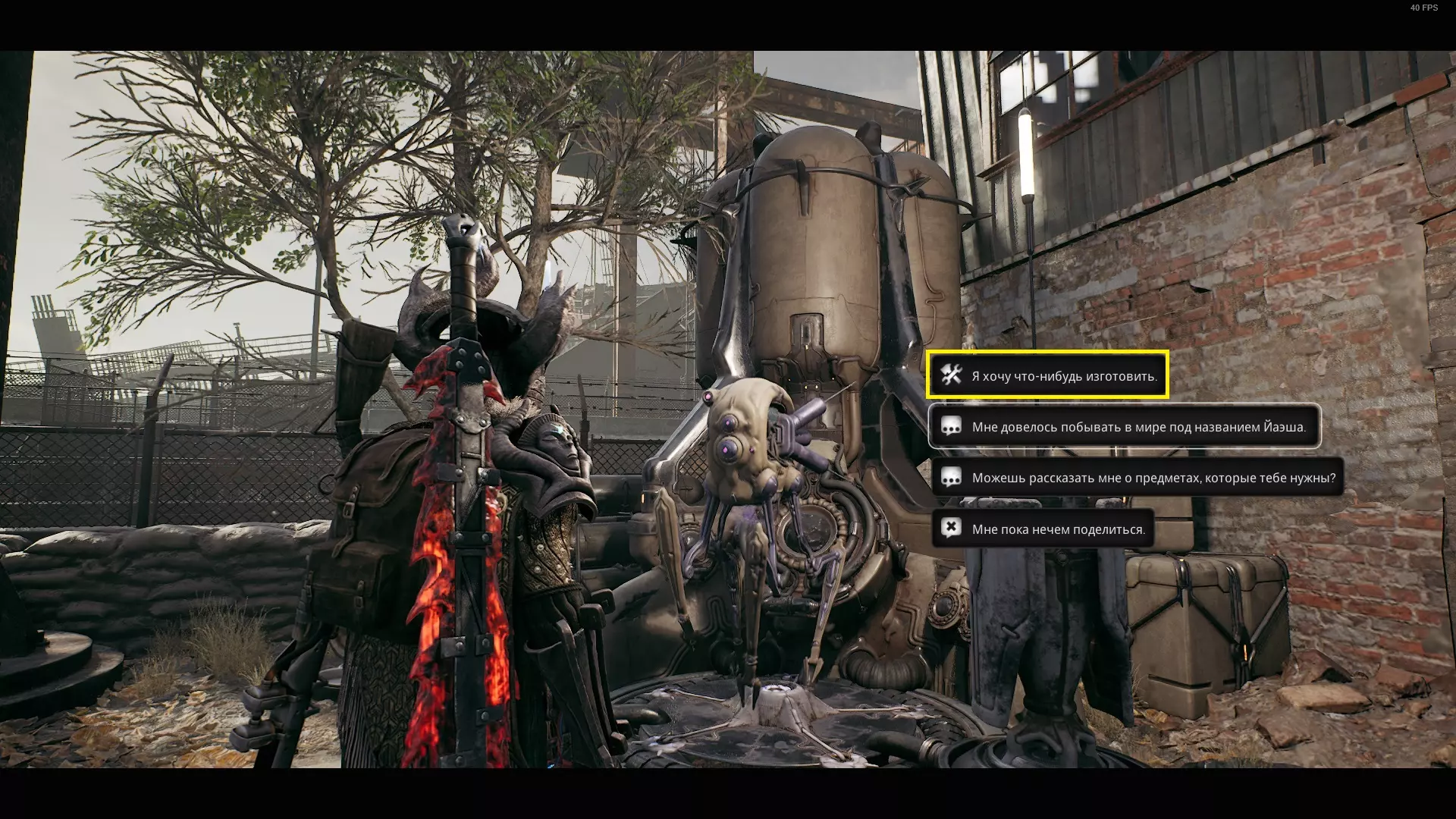Choose "Я хочу что-нибудь изготовить." crafting option
Image resolution: width=1456 pixels, height=819 pixels.
(1047, 375)
